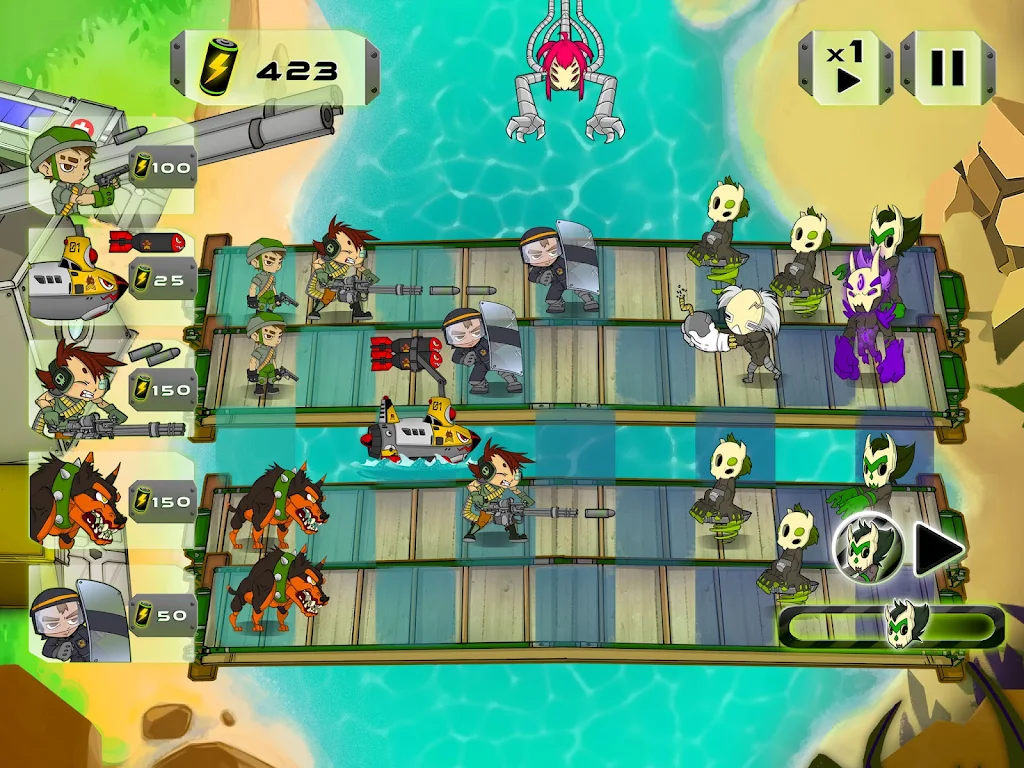The image size is (1024, 768).
Task: Choose the riot shield trooper card costing 50
Action: 110,614
